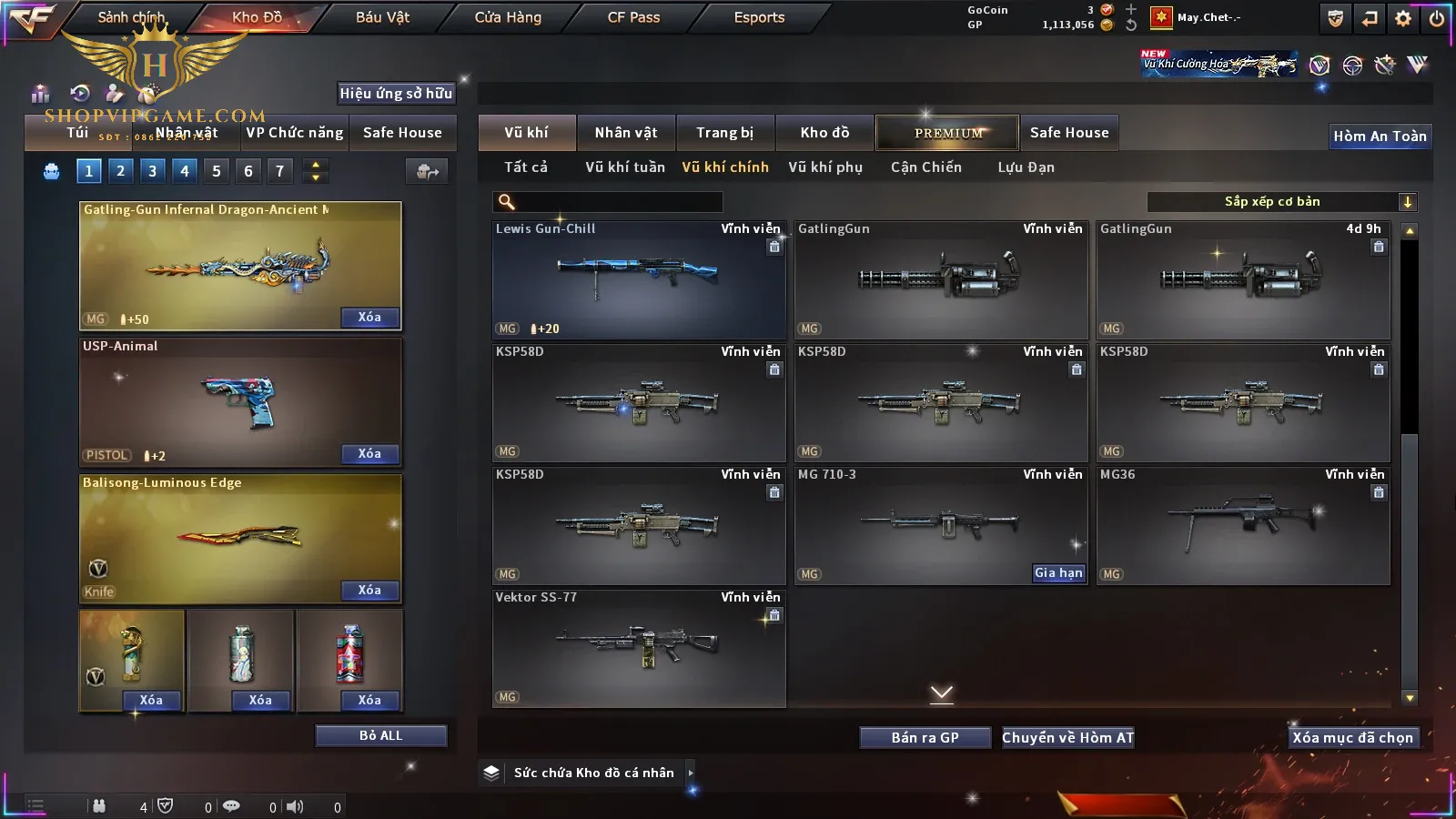
Task: Remove the USP-Animal pistol with Xóa
Action: (x=369, y=454)
